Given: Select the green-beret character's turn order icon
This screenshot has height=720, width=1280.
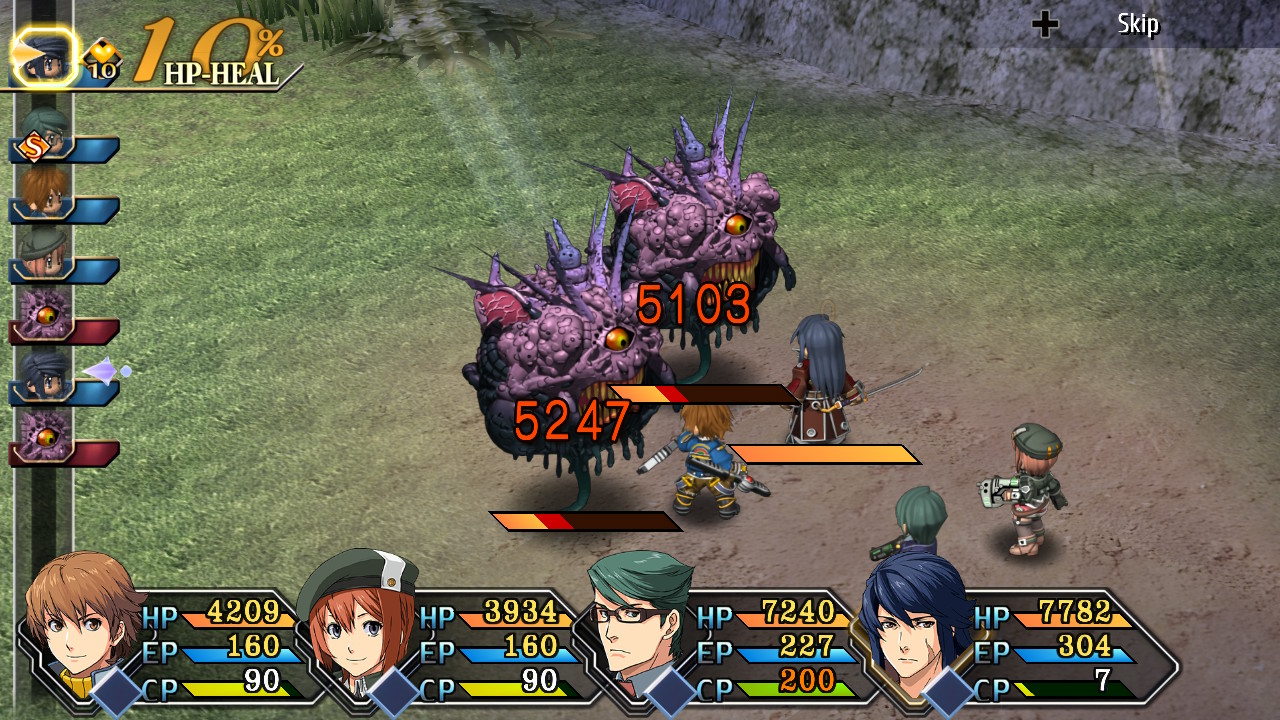Looking at the screenshot, I should point(44,254).
